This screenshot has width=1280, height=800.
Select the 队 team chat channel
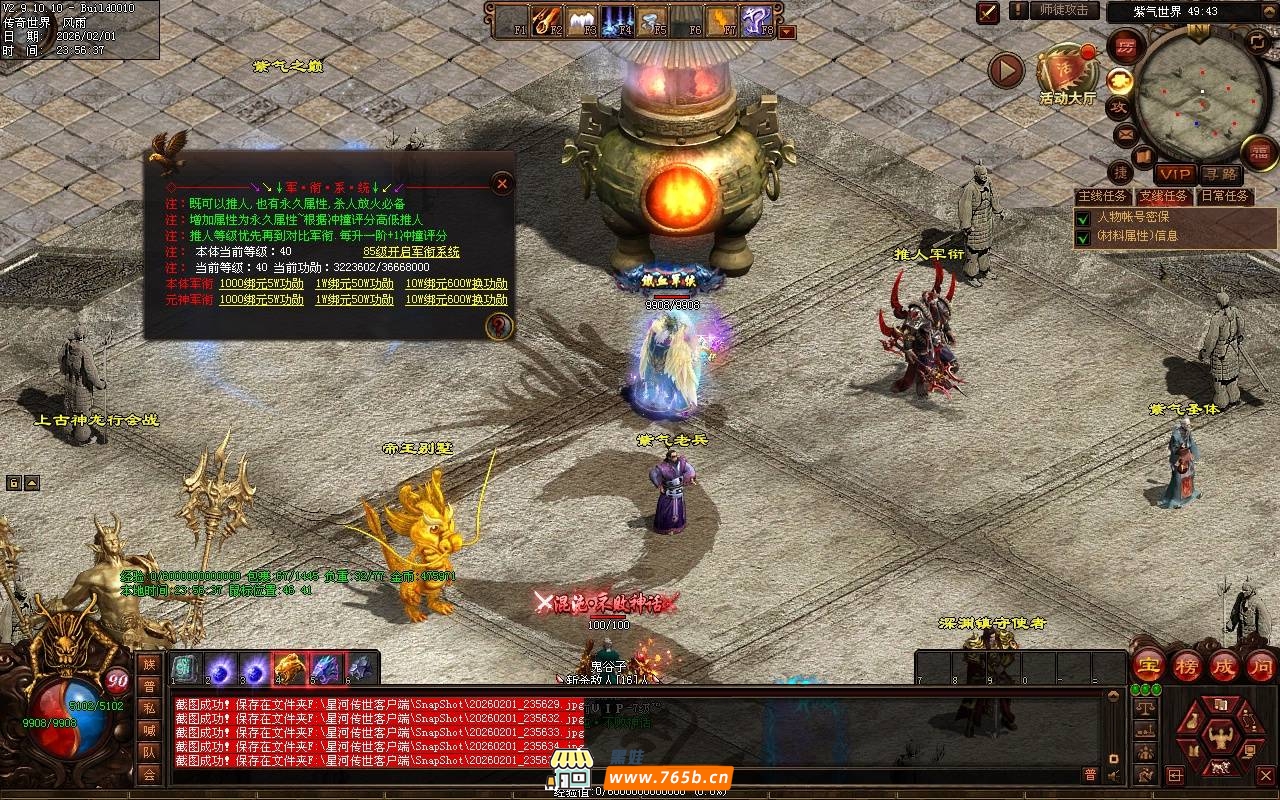click(x=149, y=751)
